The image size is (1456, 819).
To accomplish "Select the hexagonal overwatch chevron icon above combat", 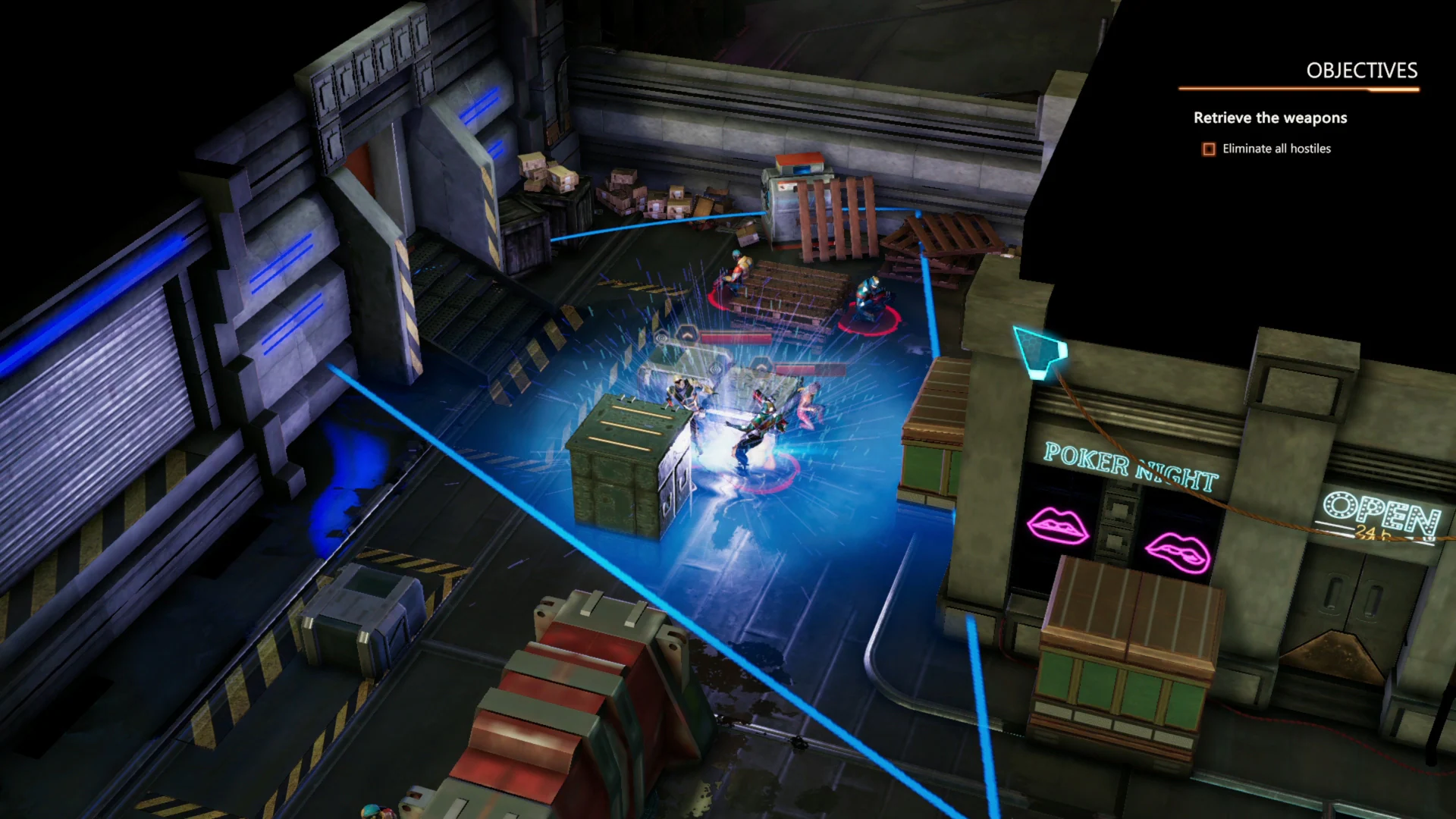I will click(688, 334).
